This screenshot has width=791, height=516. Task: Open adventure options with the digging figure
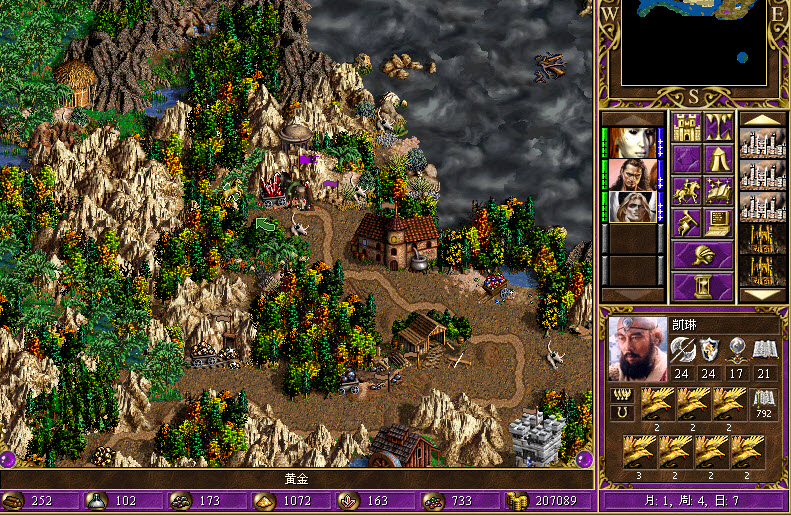click(x=686, y=222)
